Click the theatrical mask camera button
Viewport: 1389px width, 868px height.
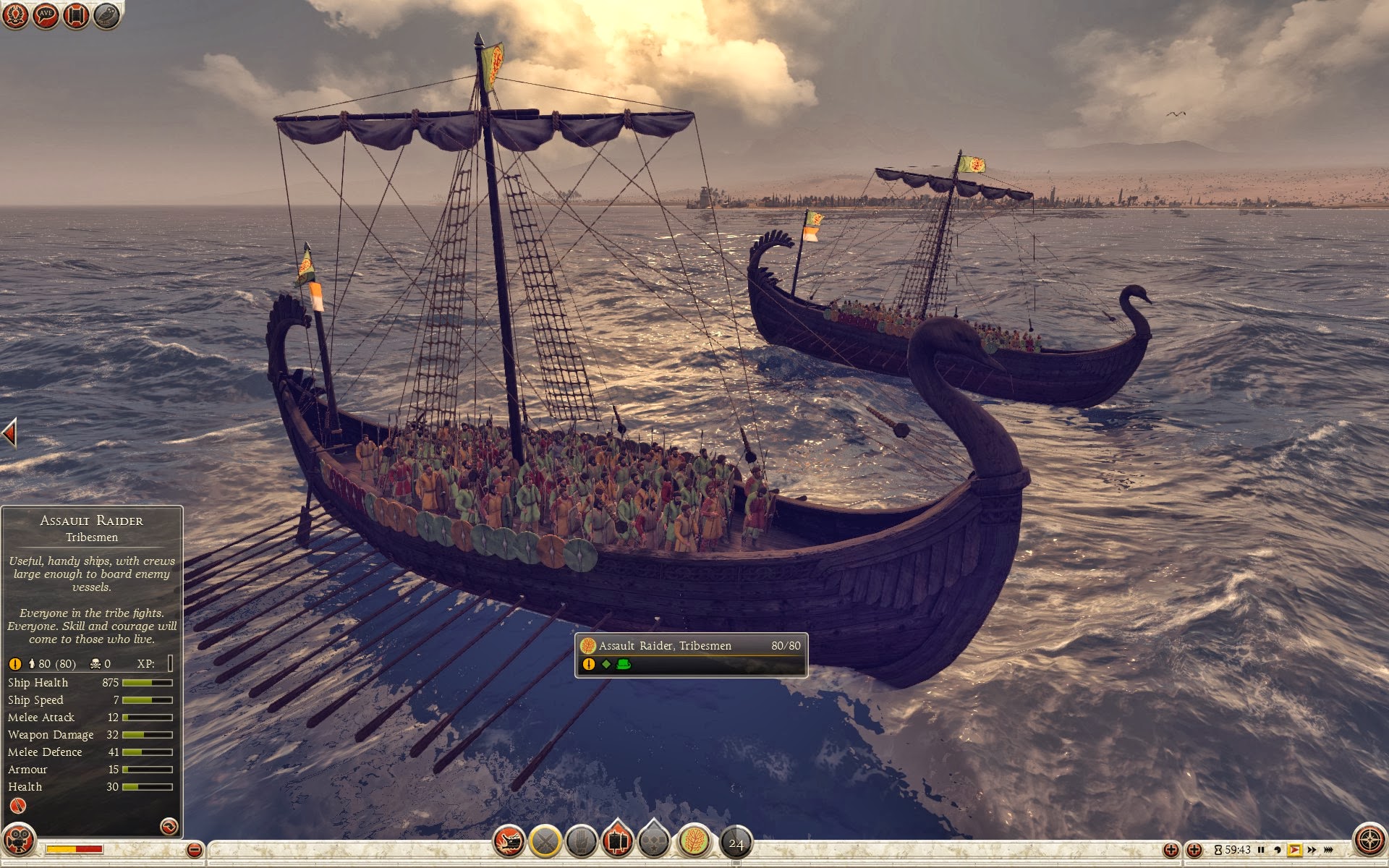point(19,841)
